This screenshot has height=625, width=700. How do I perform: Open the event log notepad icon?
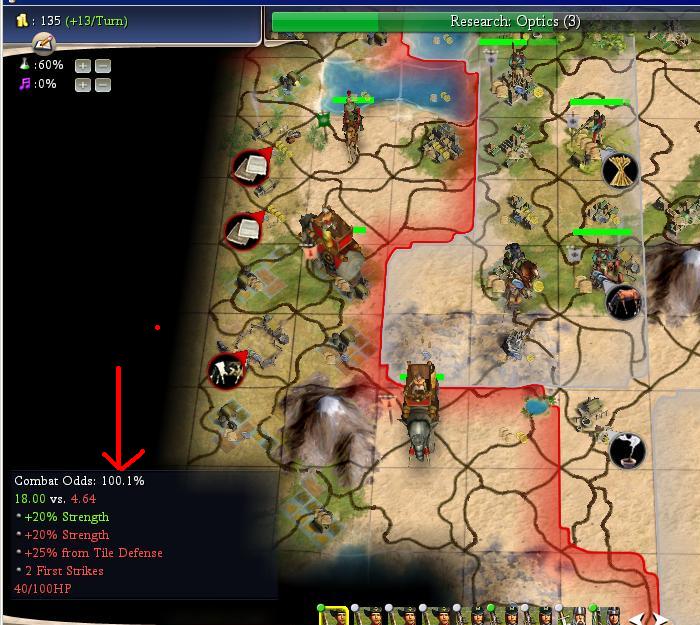[42, 44]
